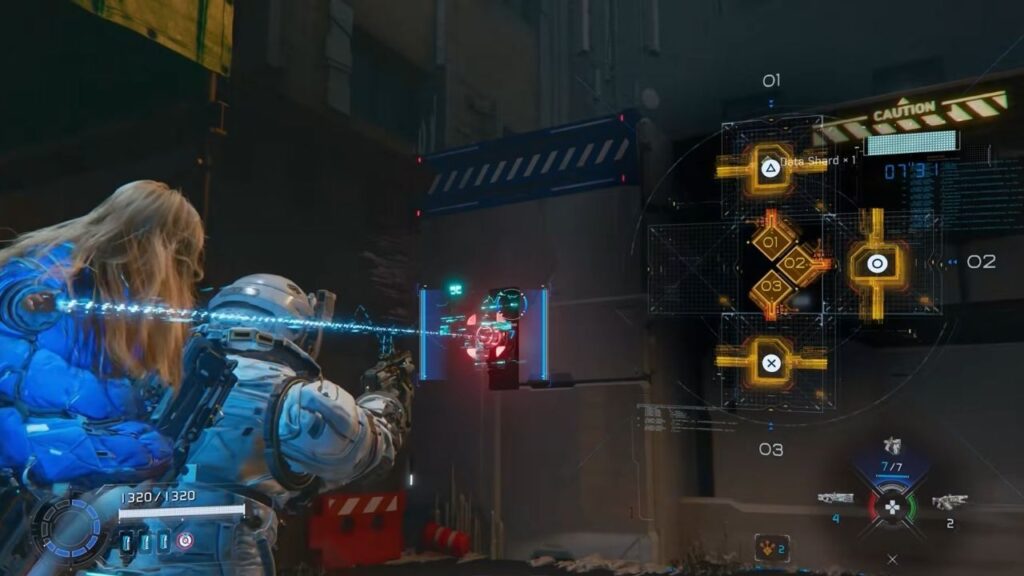Viewport: 1024px width, 576px height.
Task: Choose the 03 diamond tile in hacking puzzle
Action: (771, 286)
